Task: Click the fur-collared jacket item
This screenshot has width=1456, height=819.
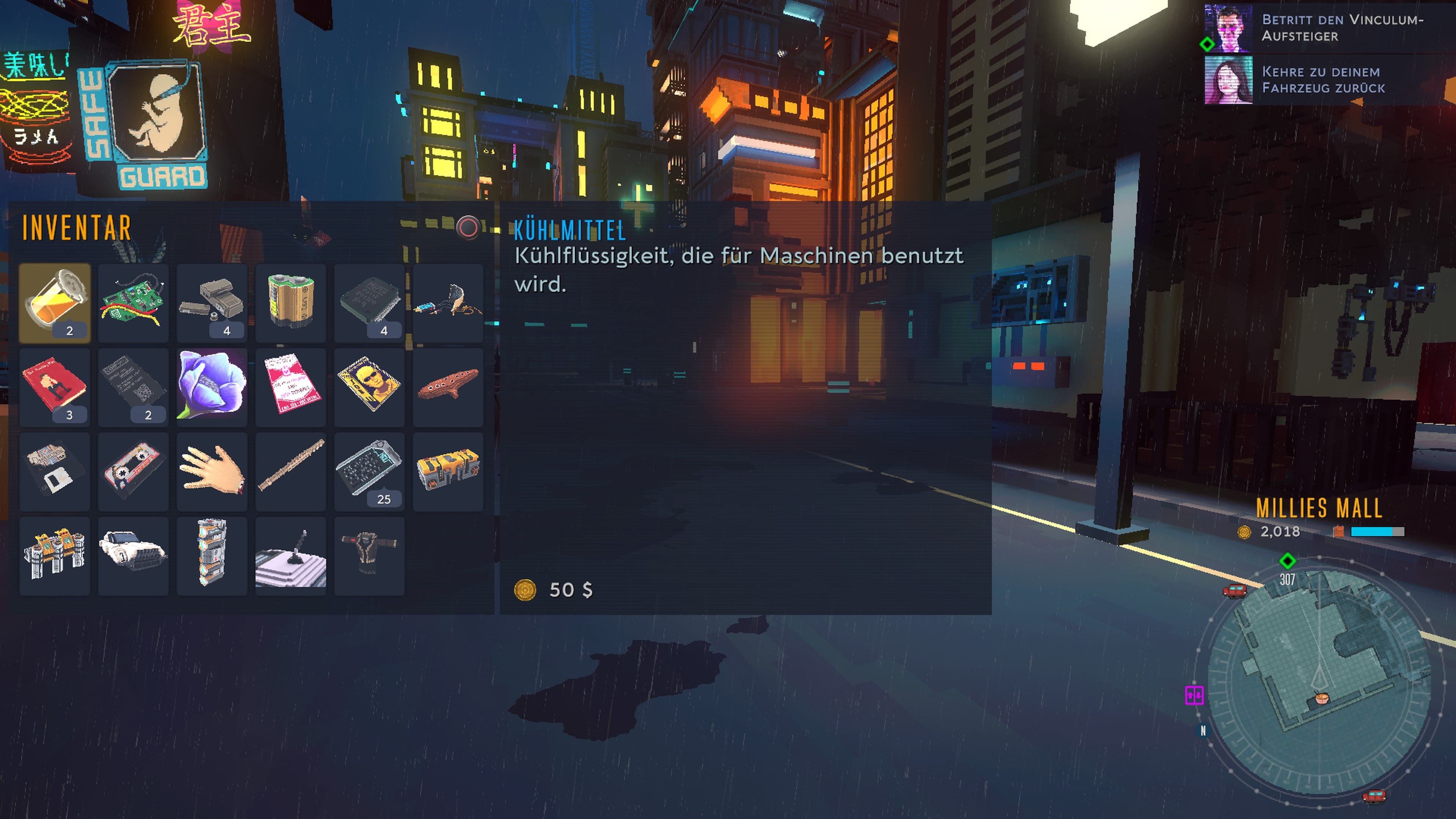Action: [x=370, y=555]
